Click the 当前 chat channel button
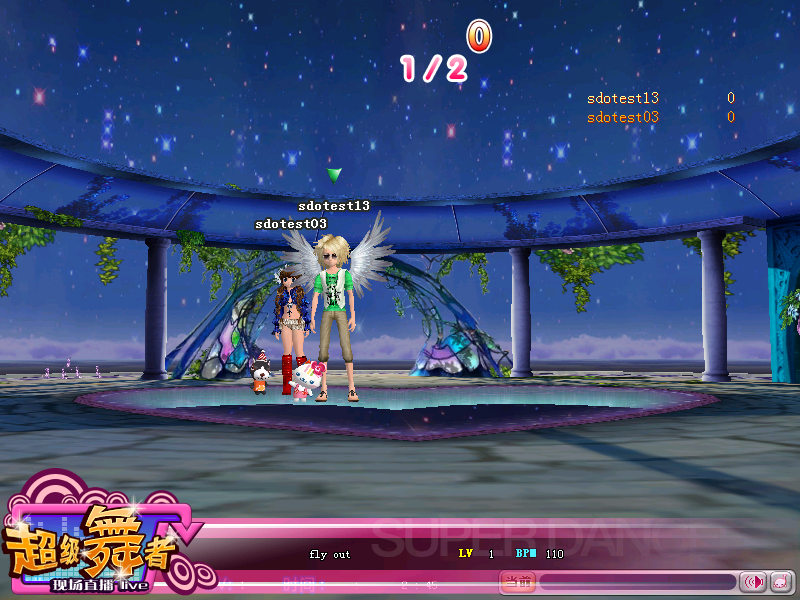Screen dimensions: 800x600 pos(517,581)
